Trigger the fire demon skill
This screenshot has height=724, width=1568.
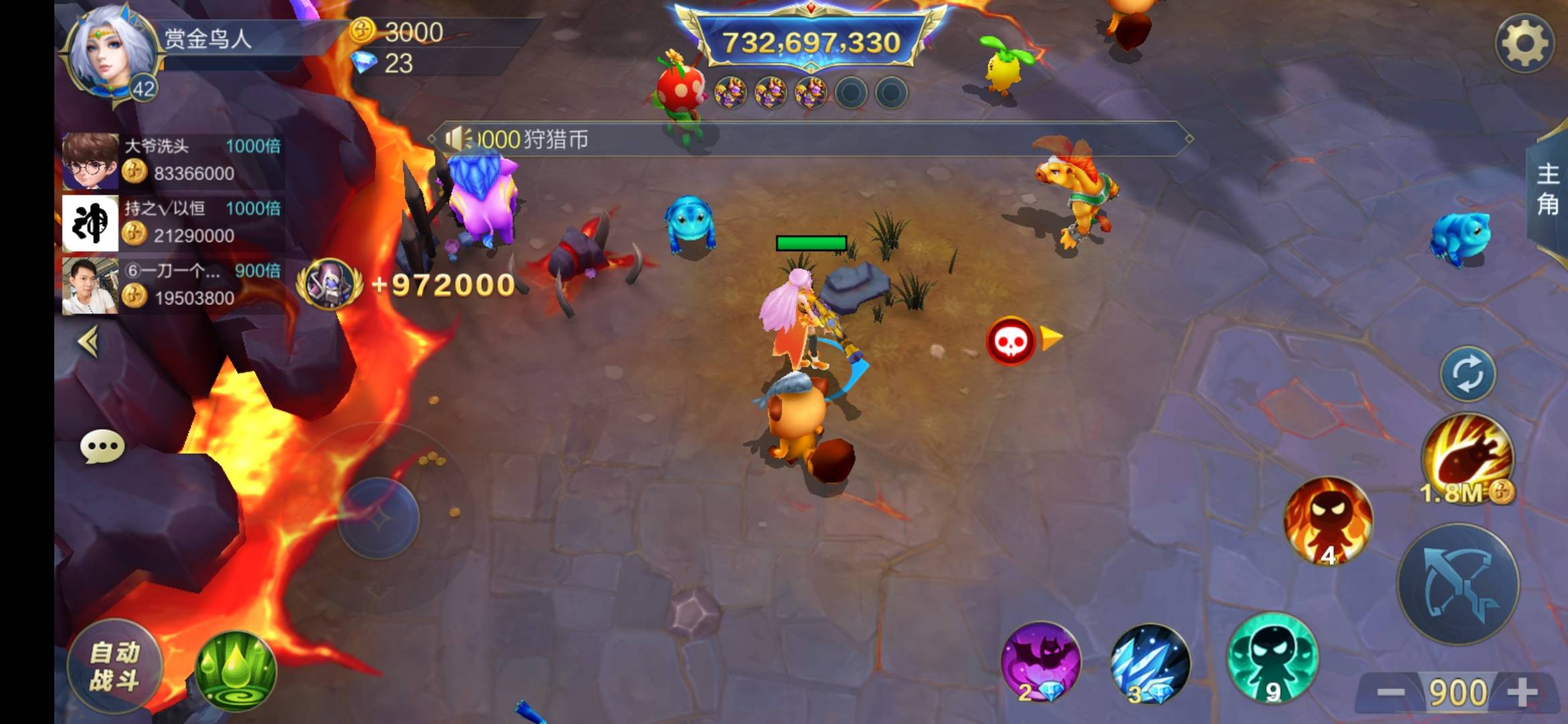[1327, 521]
